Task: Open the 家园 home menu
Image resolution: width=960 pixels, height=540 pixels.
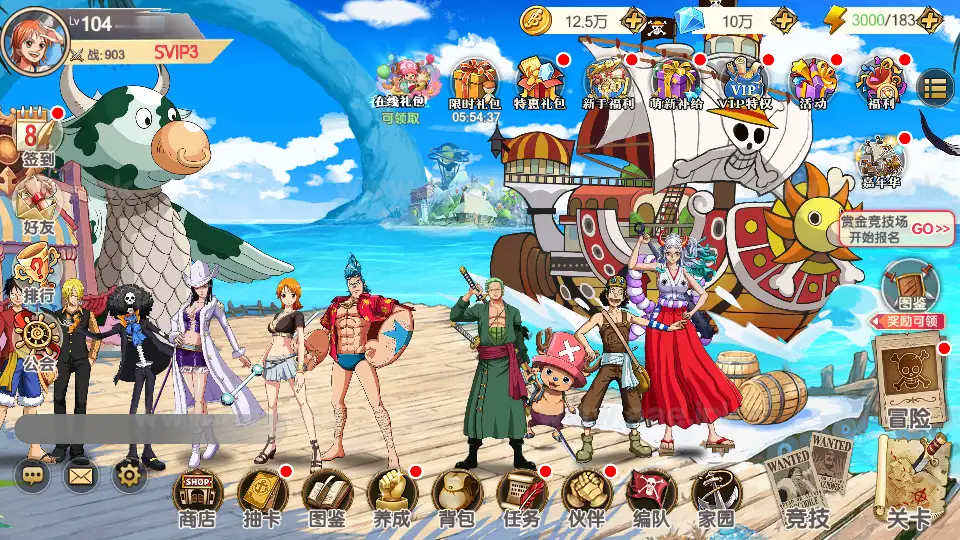Action: point(716,495)
